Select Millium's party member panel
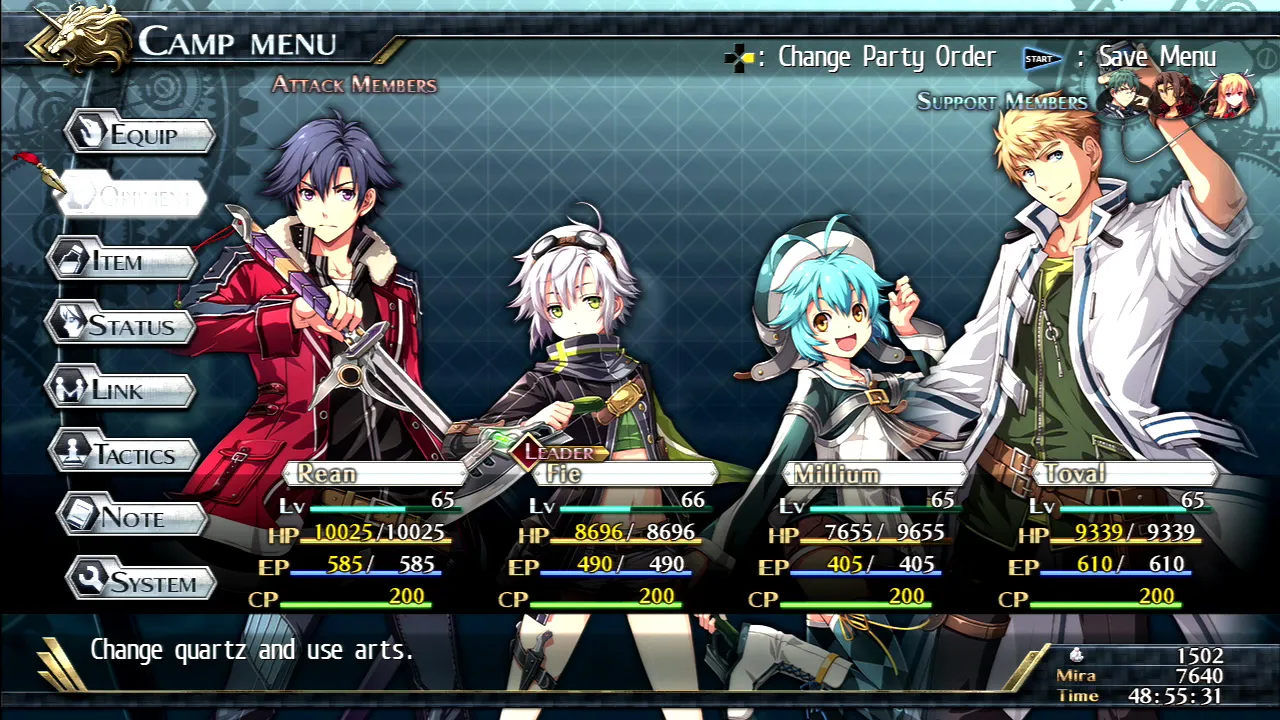The height and width of the screenshot is (720, 1280). (x=872, y=474)
